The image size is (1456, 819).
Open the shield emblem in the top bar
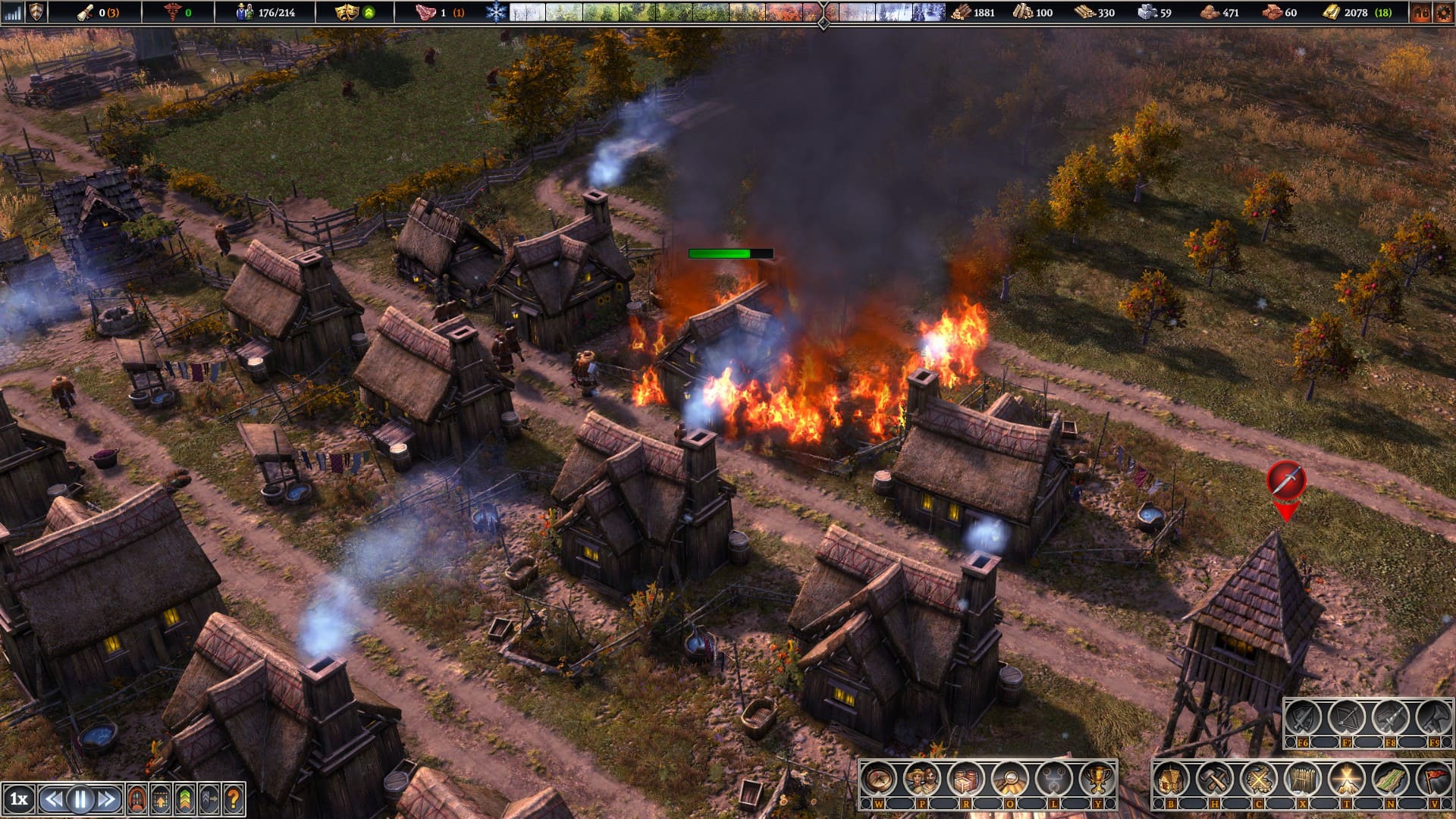point(36,12)
